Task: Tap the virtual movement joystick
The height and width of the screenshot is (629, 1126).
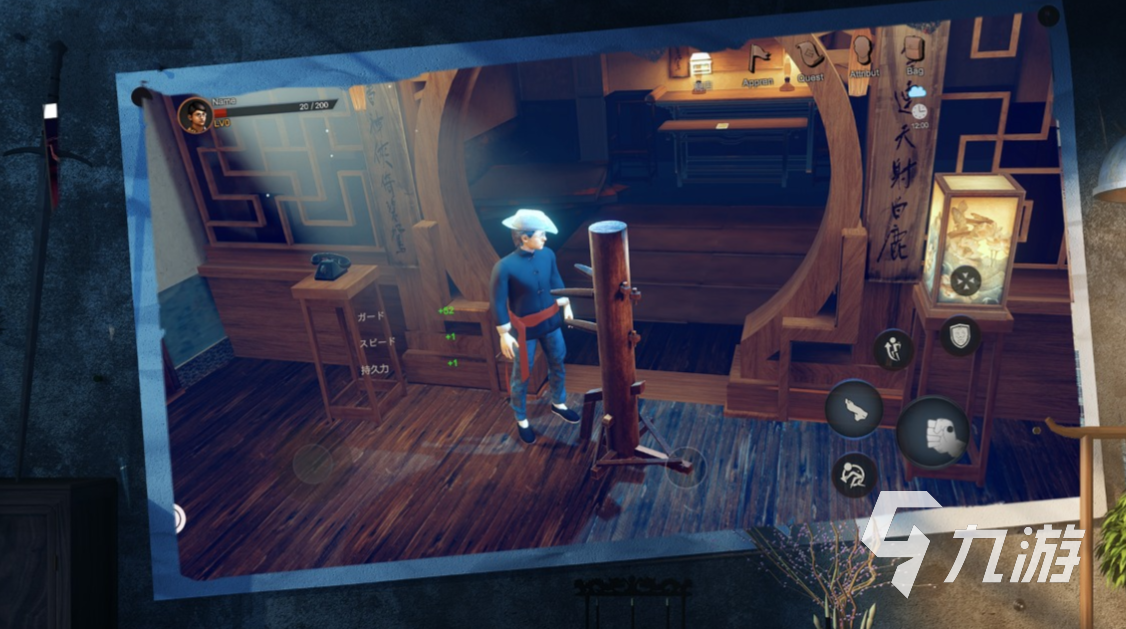Action: pyautogui.click(x=313, y=464)
